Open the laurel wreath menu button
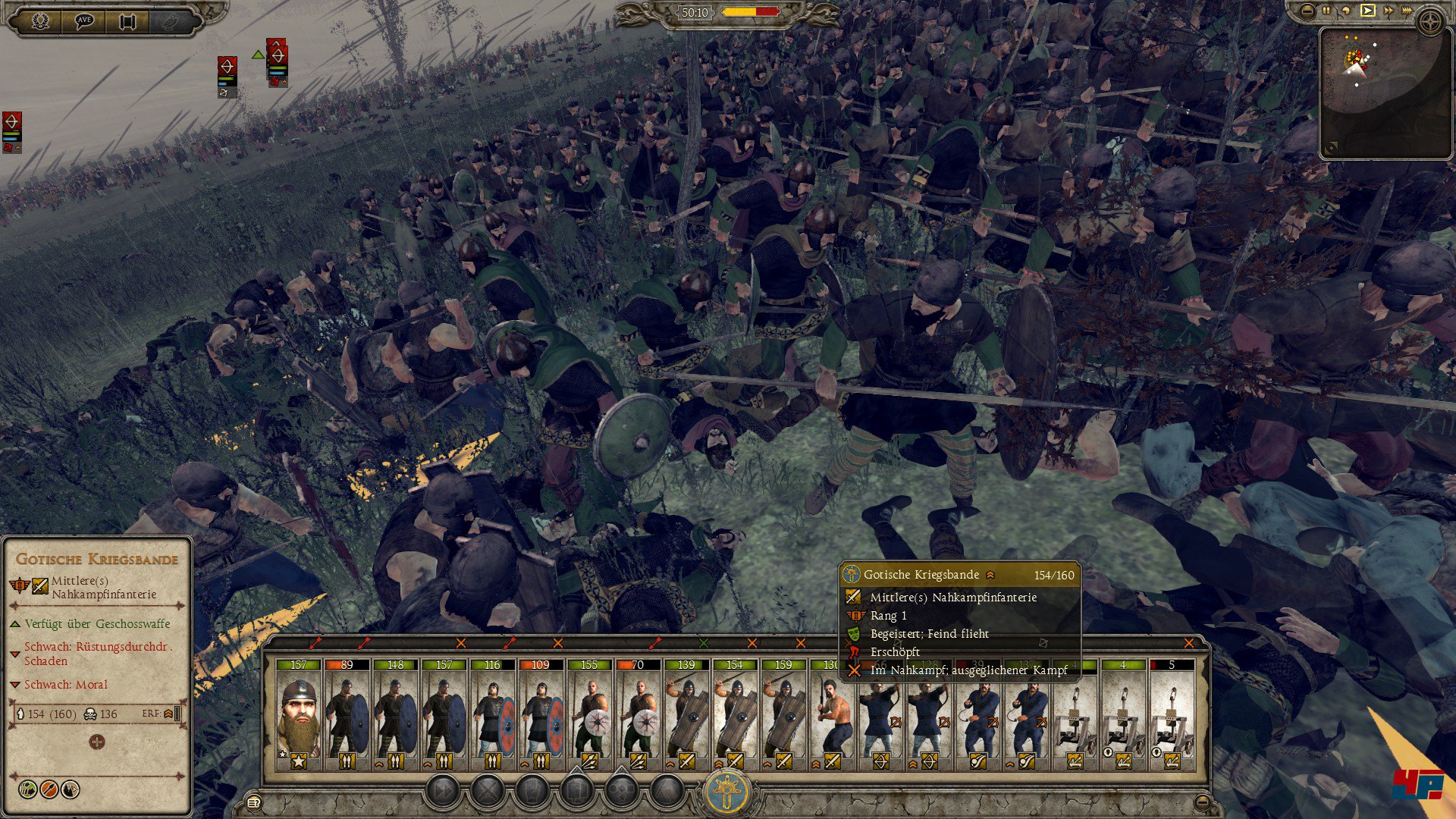Image resolution: width=1456 pixels, height=819 pixels. click(x=41, y=20)
